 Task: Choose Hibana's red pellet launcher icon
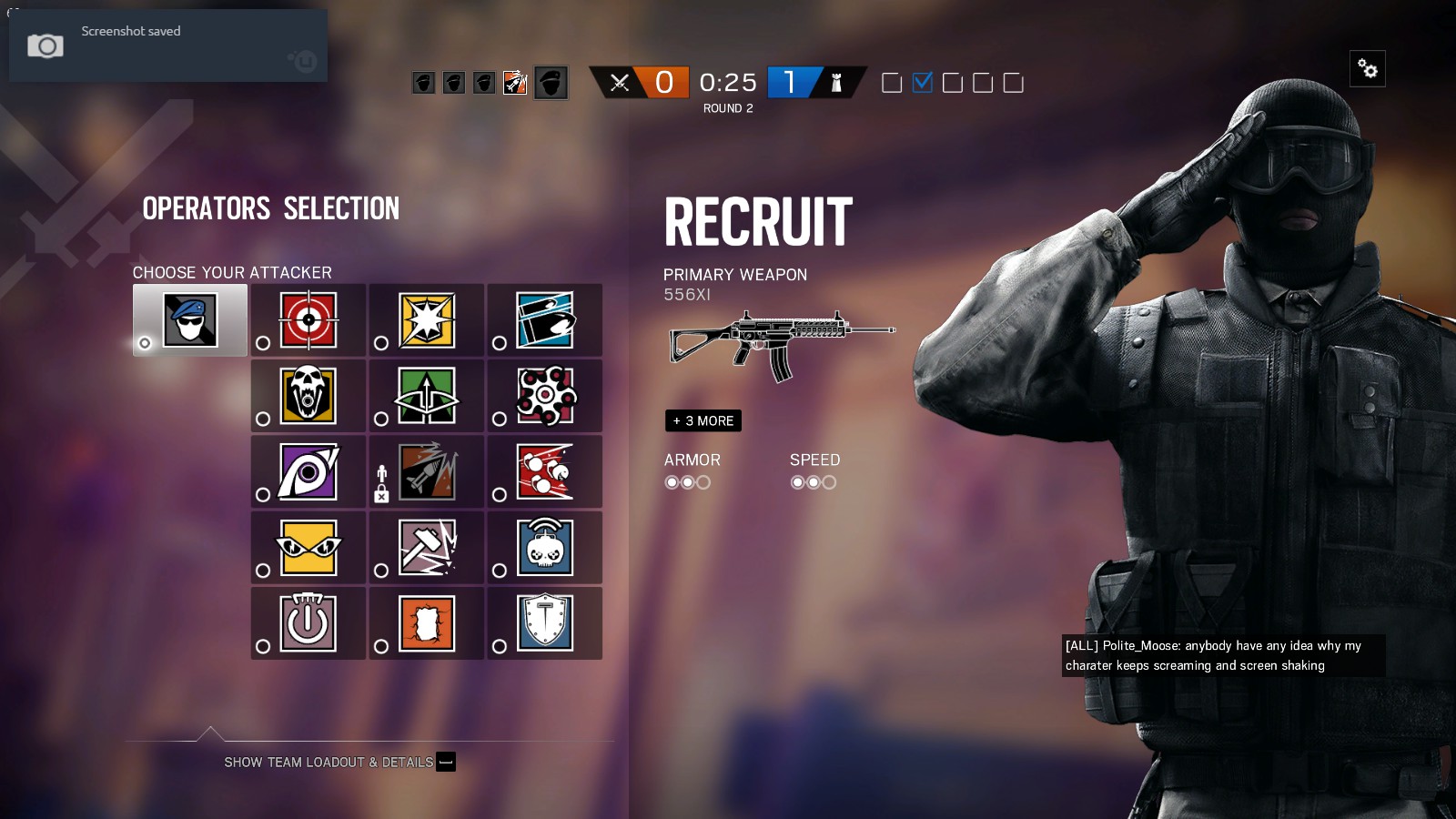[546, 470]
